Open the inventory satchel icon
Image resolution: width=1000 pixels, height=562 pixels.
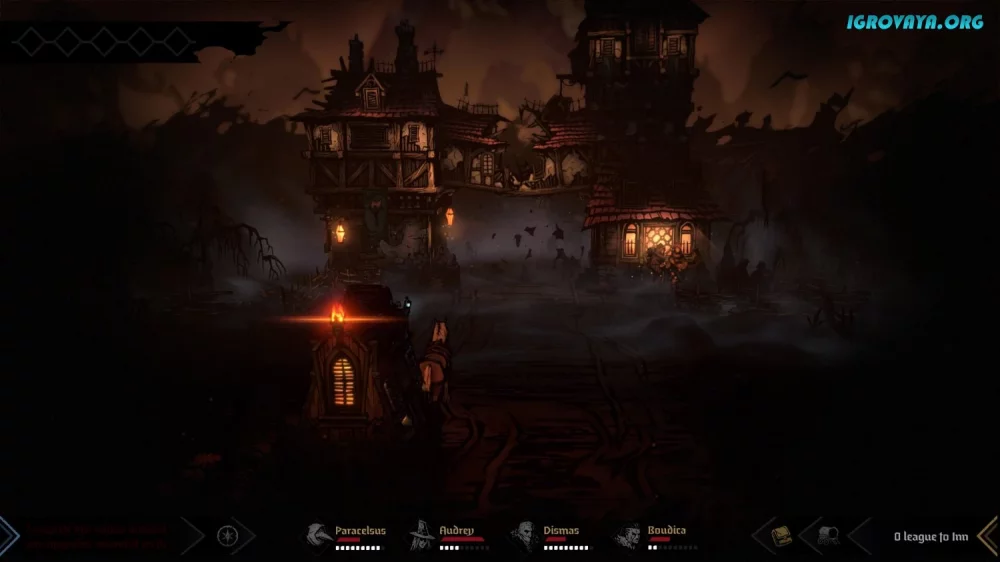(782, 535)
